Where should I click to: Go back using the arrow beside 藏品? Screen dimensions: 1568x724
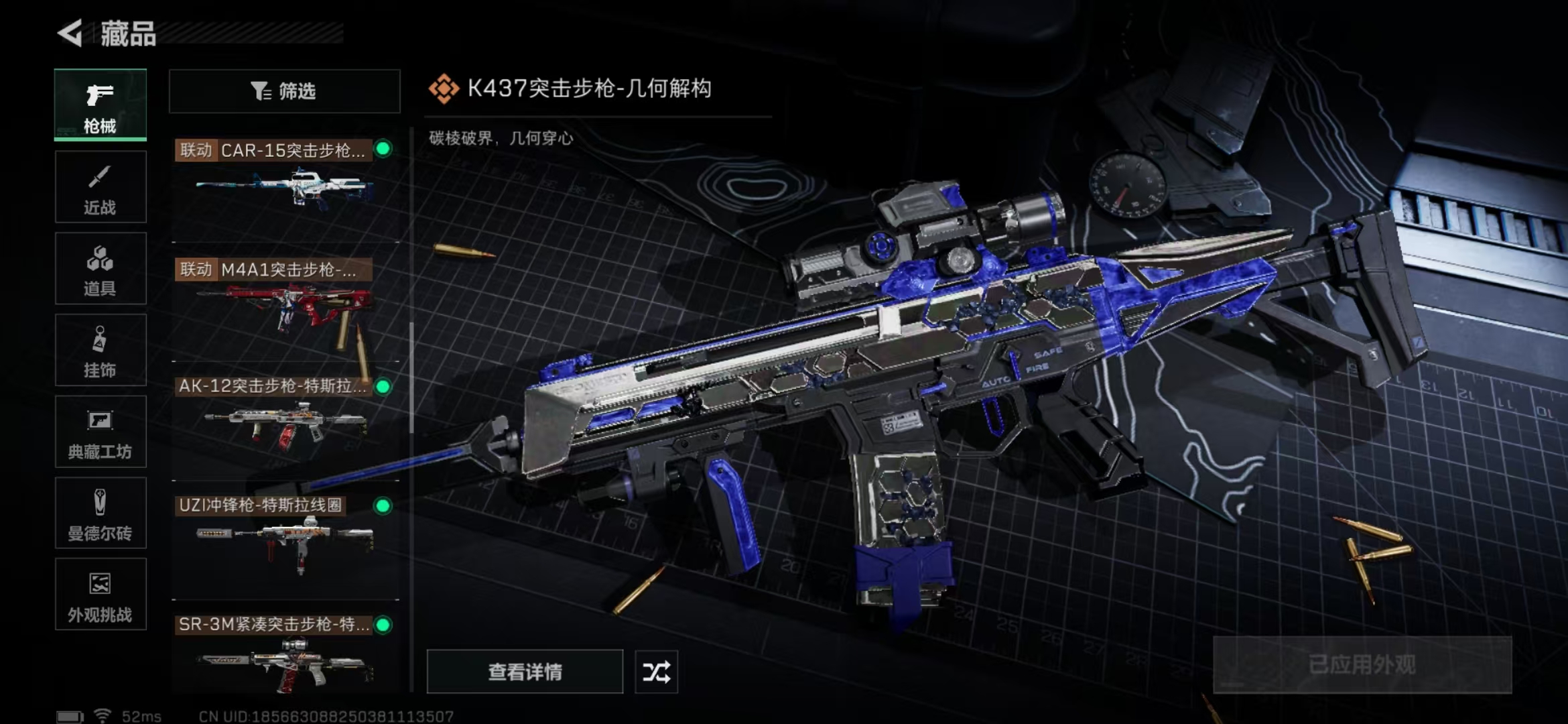click(70, 34)
